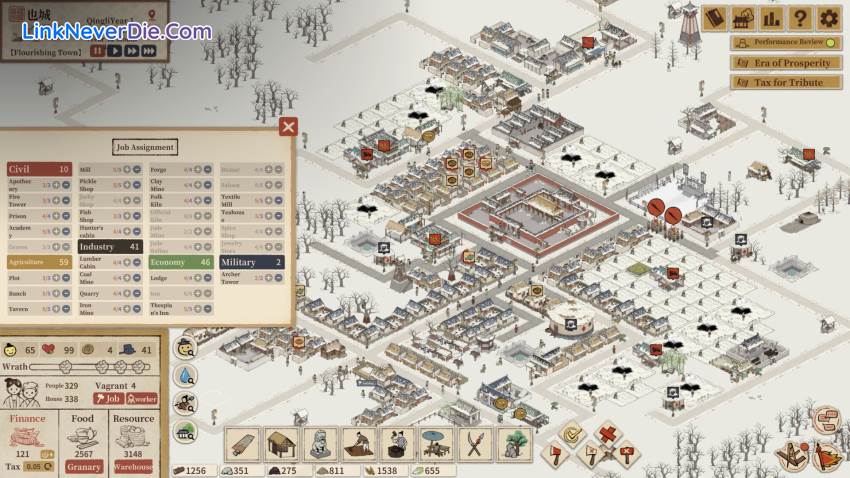Image resolution: width=850 pixels, height=478 pixels.
Task: Select the Agriculture job category header
Action: pyautogui.click(x=39, y=262)
